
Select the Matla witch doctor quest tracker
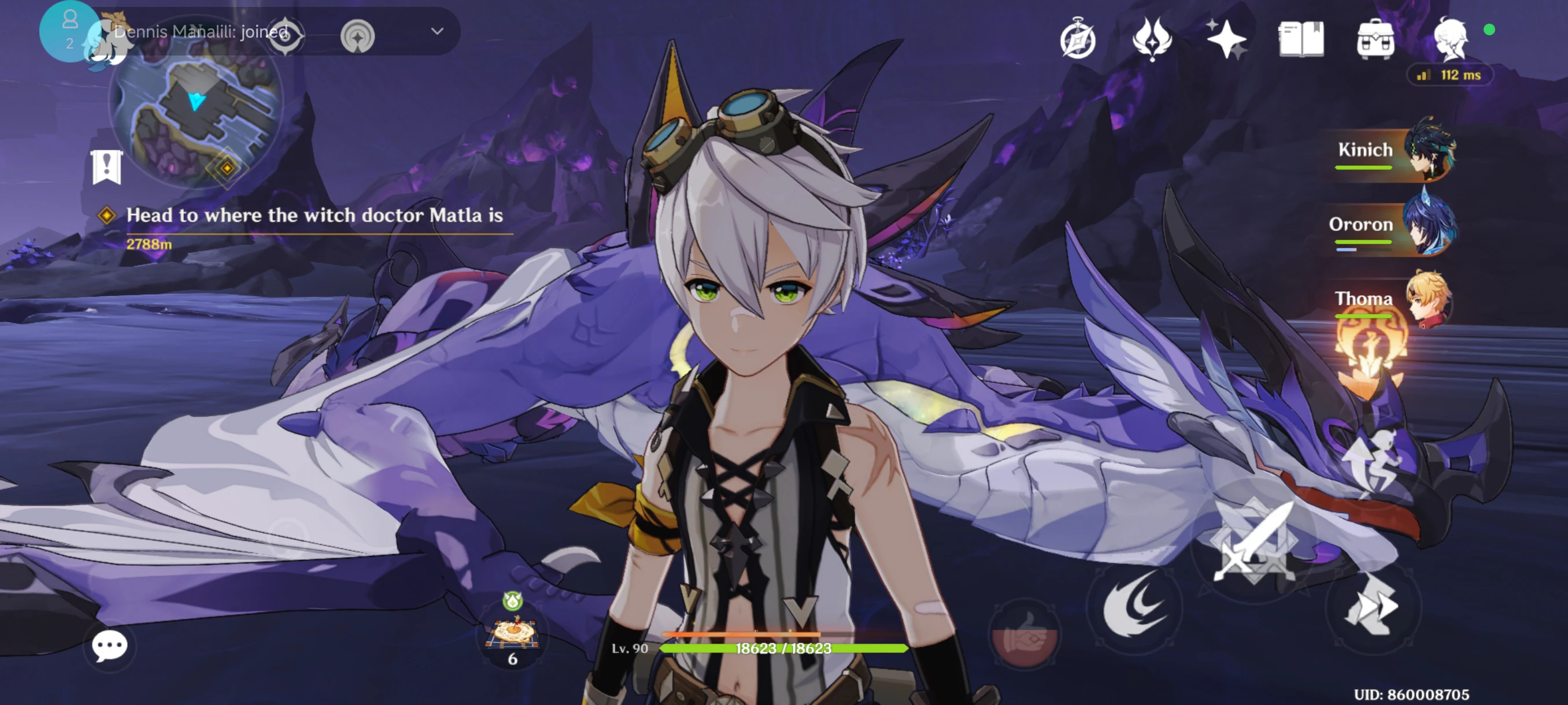click(x=314, y=216)
